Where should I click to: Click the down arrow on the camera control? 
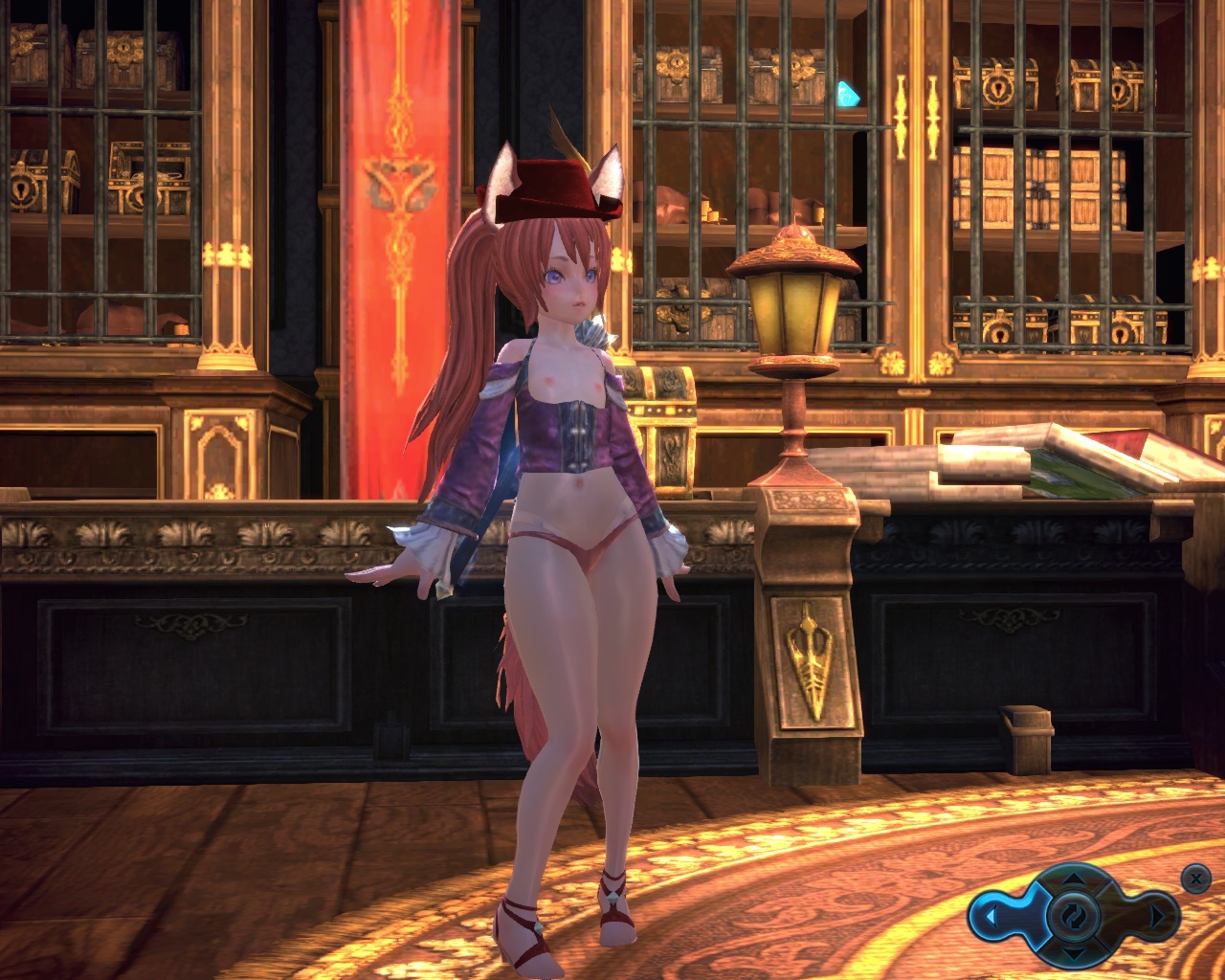coord(1075,954)
